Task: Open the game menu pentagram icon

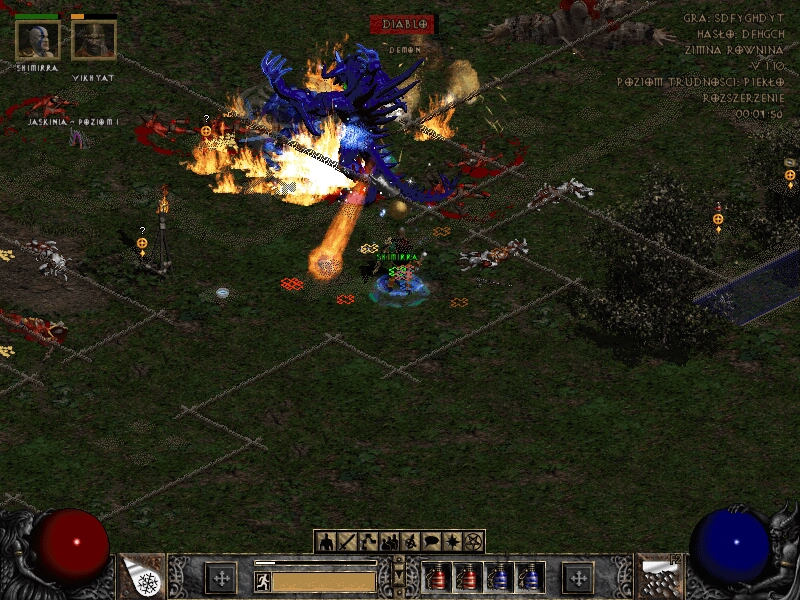Action: [474, 541]
